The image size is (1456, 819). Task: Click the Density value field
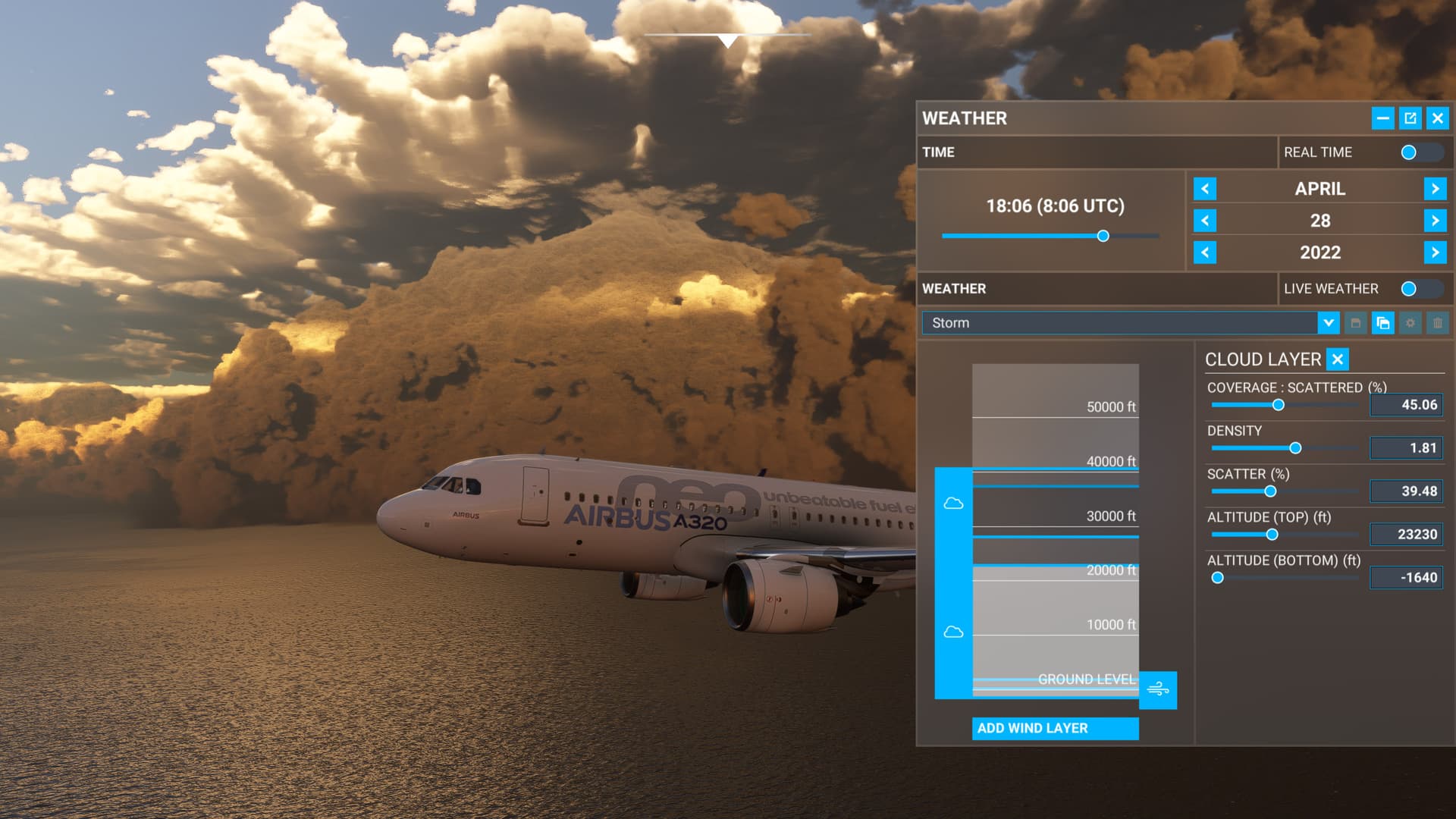[1406, 447]
